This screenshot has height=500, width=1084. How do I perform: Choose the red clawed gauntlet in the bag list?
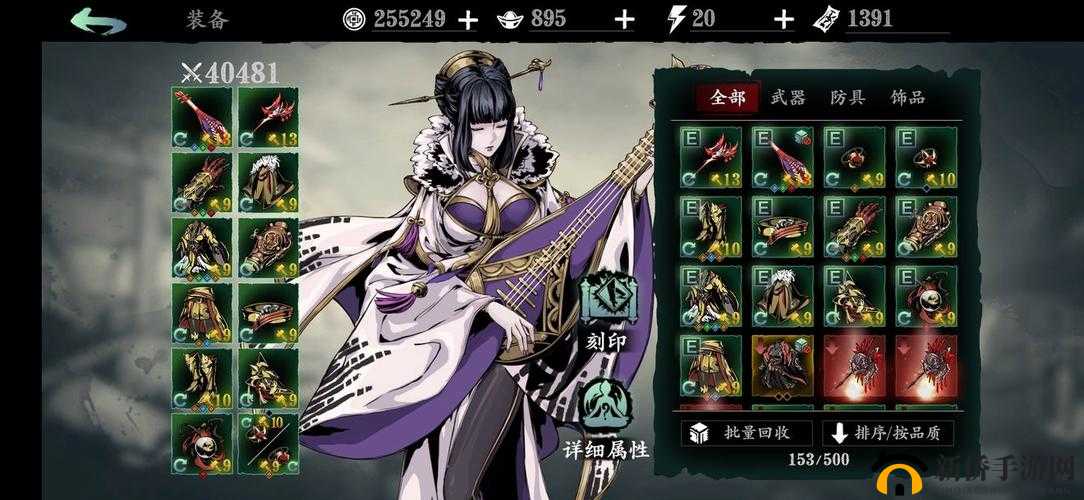point(854,227)
